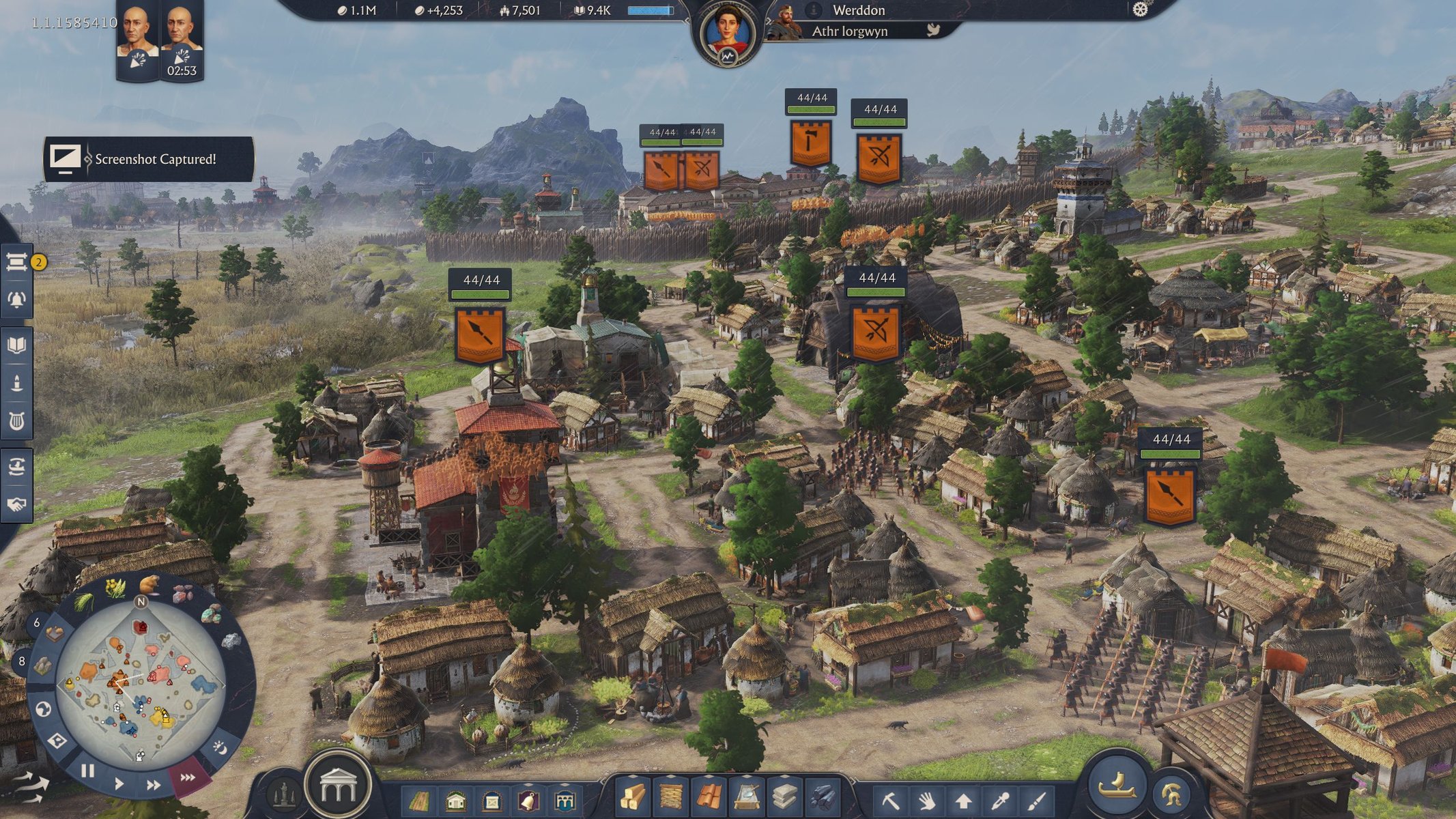
Task: Activate the pickaxe demolish tool
Action: pos(890,800)
